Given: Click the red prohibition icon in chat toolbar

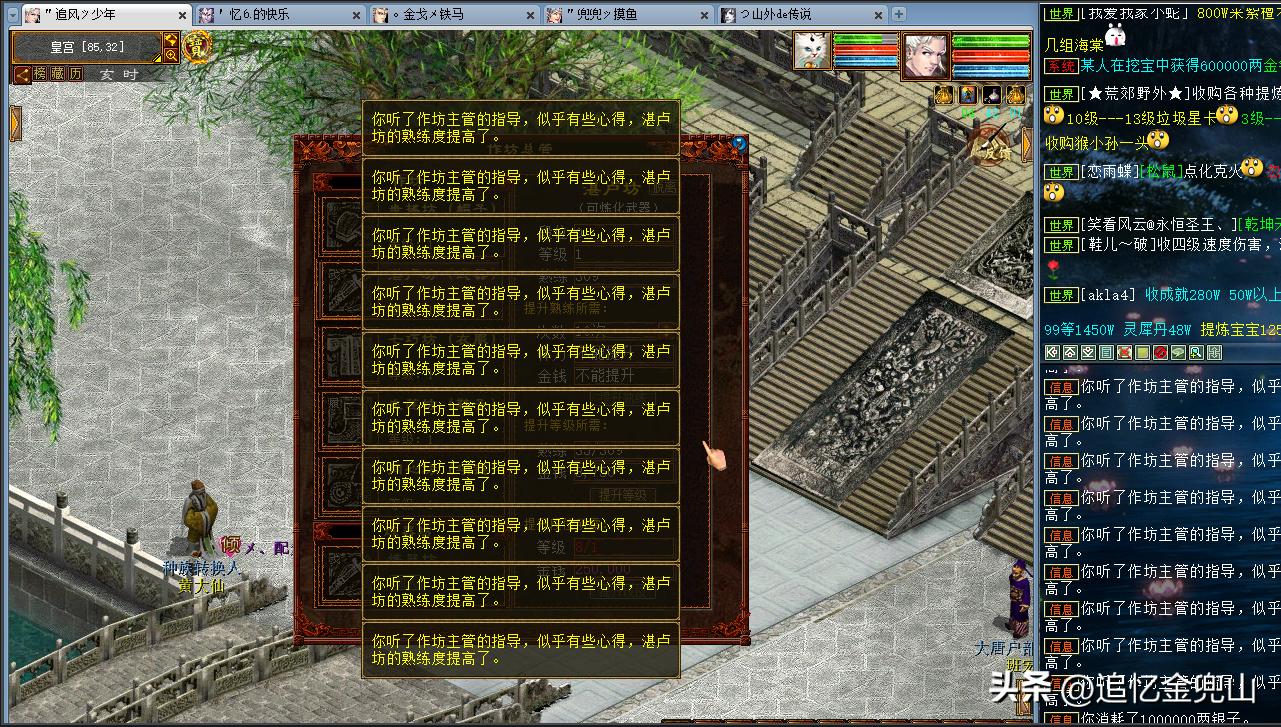Looking at the screenshot, I should (1160, 353).
